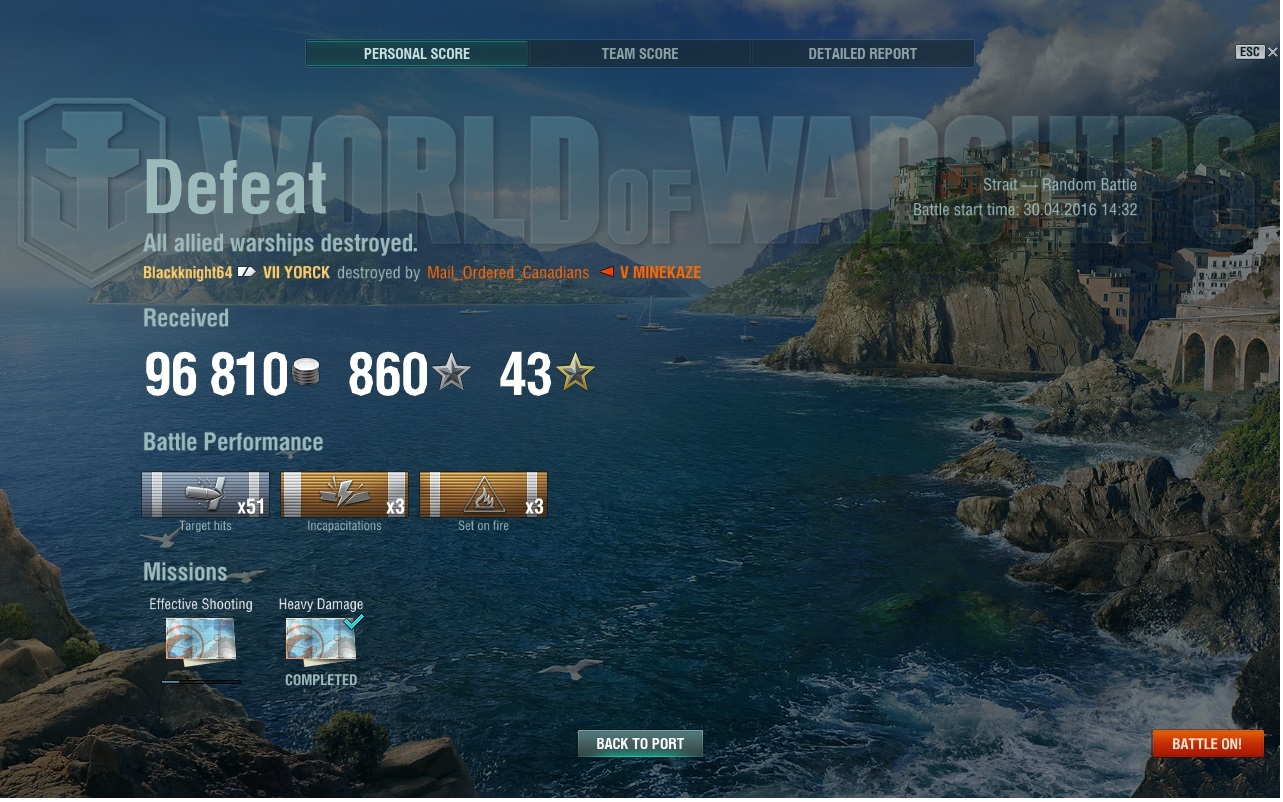This screenshot has width=1283, height=802.
Task: Select the Target hits ribbon
Action: tap(205, 494)
